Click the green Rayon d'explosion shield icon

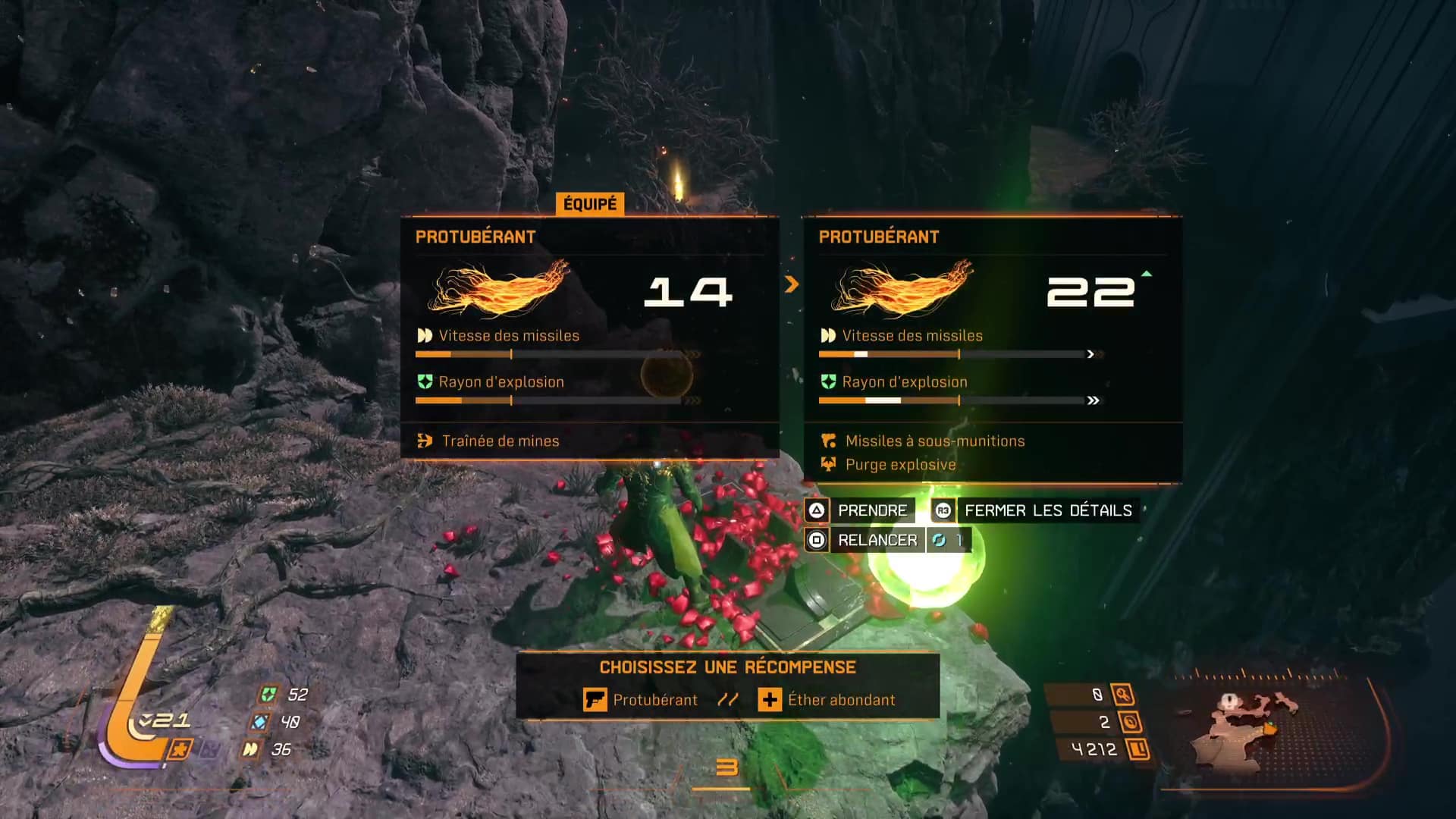425,382
